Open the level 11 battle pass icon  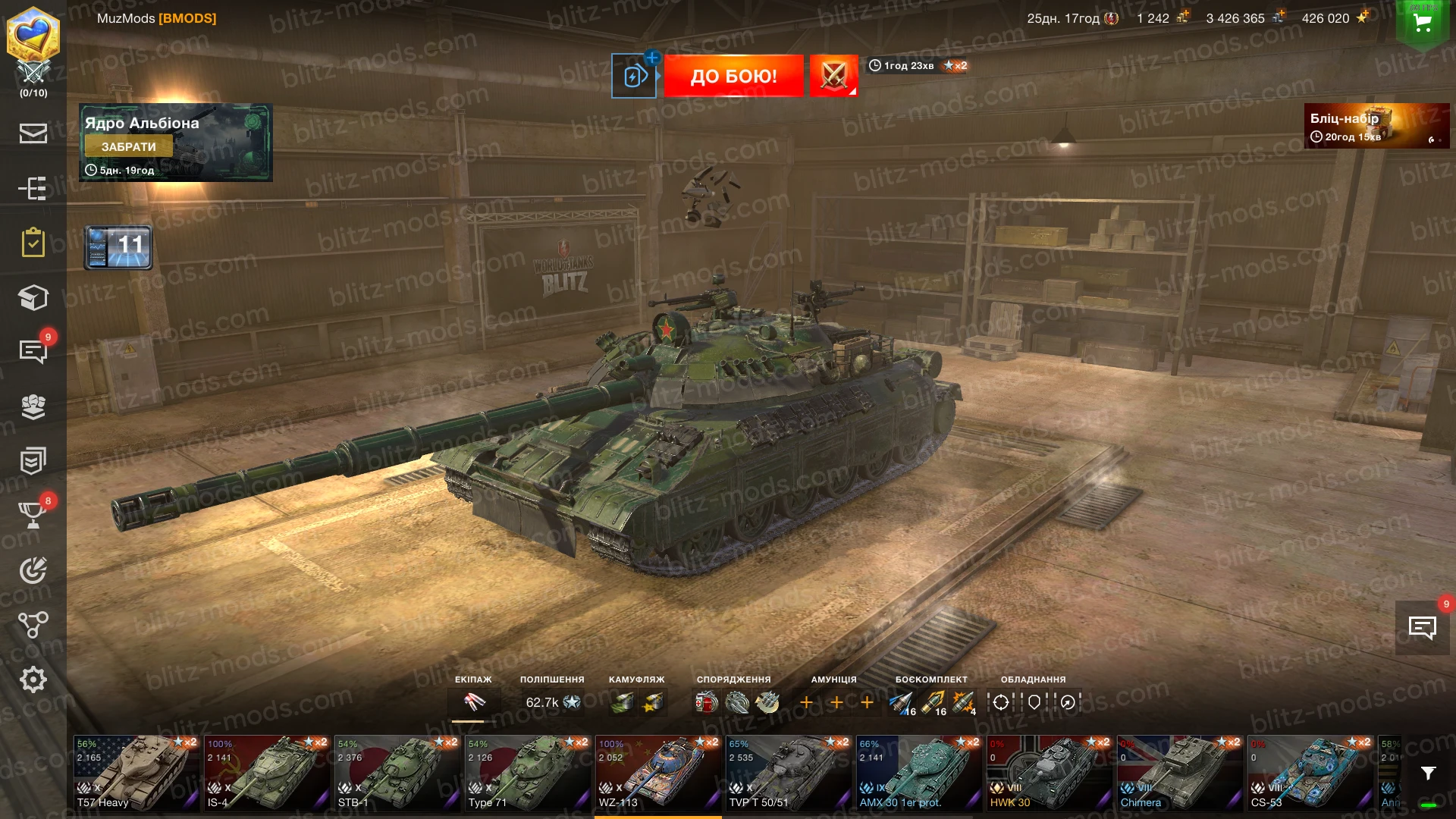coord(118,247)
